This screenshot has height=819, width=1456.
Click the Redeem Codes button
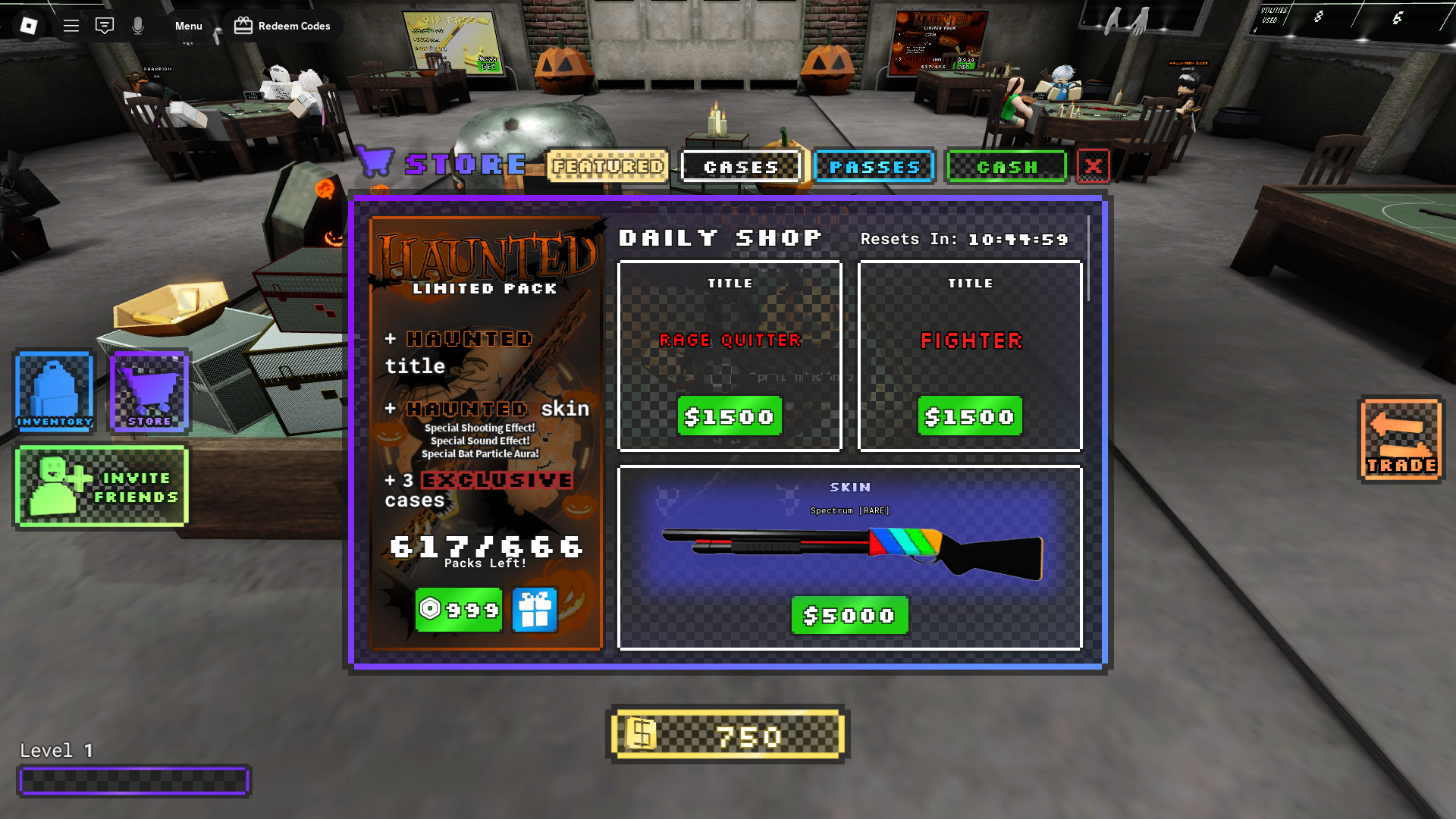pyautogui.click(x=283, y=25)
